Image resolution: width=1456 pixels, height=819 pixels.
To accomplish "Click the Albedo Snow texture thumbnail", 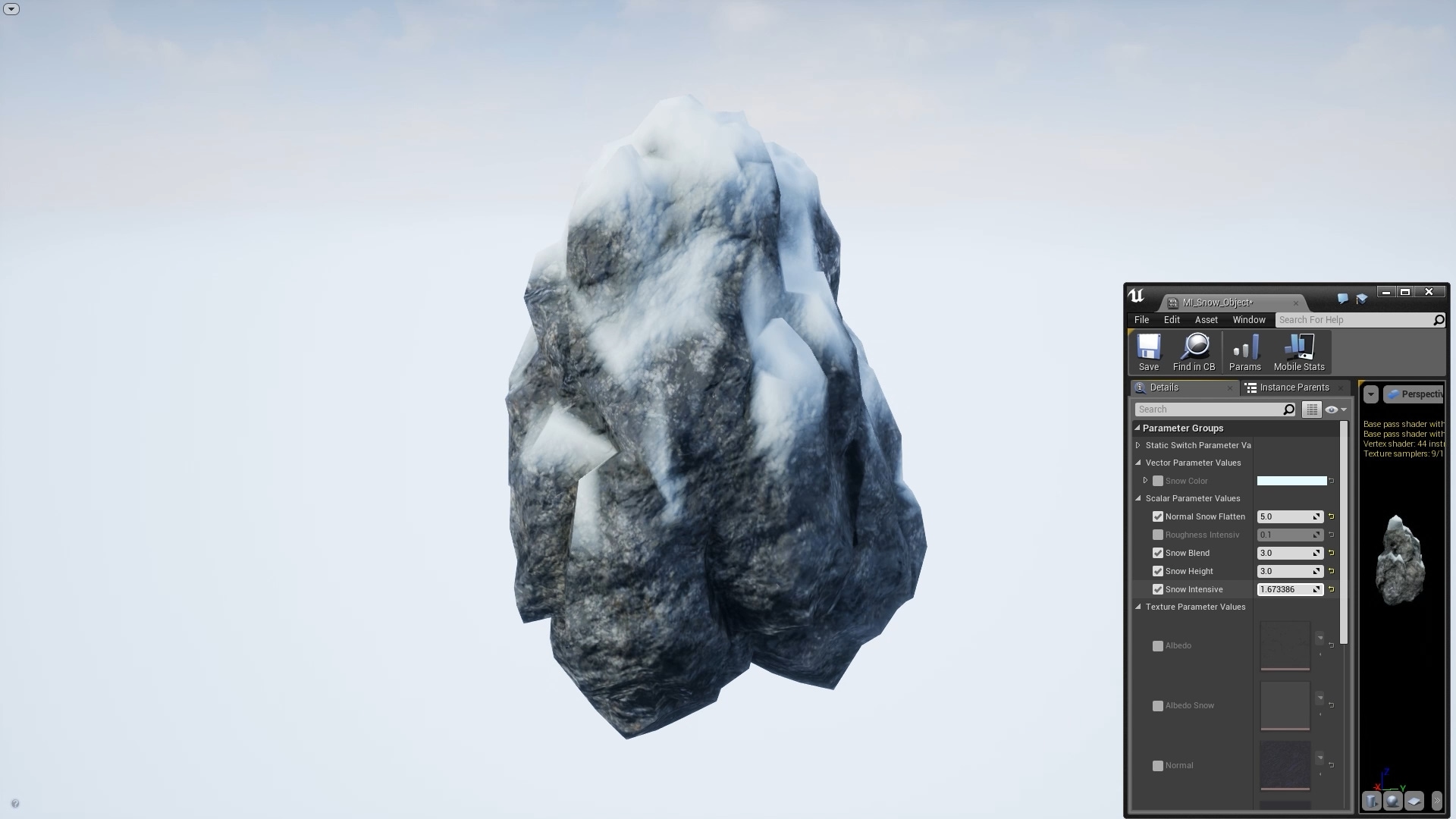I will pyautogui.click(x=1284, y=705).
